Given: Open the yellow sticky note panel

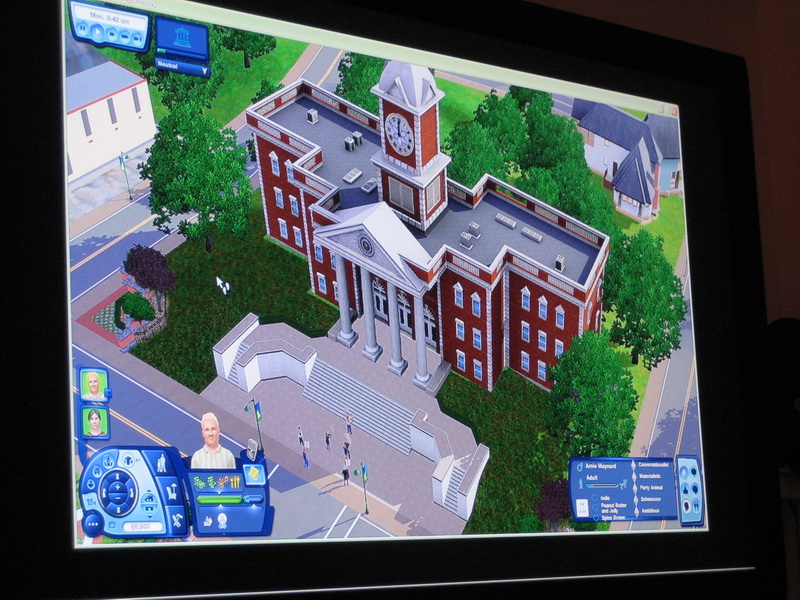Looking at the screenshot, I should point(254,473).
